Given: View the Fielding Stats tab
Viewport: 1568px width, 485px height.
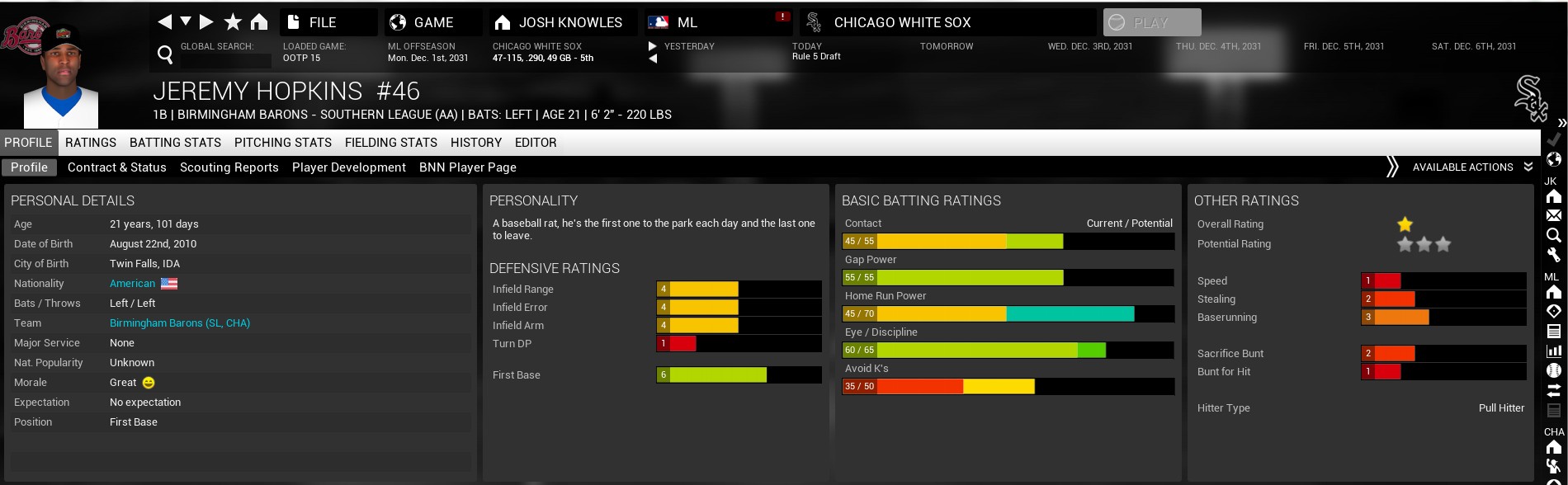Looking at the screenshot, I should [391, 143].
